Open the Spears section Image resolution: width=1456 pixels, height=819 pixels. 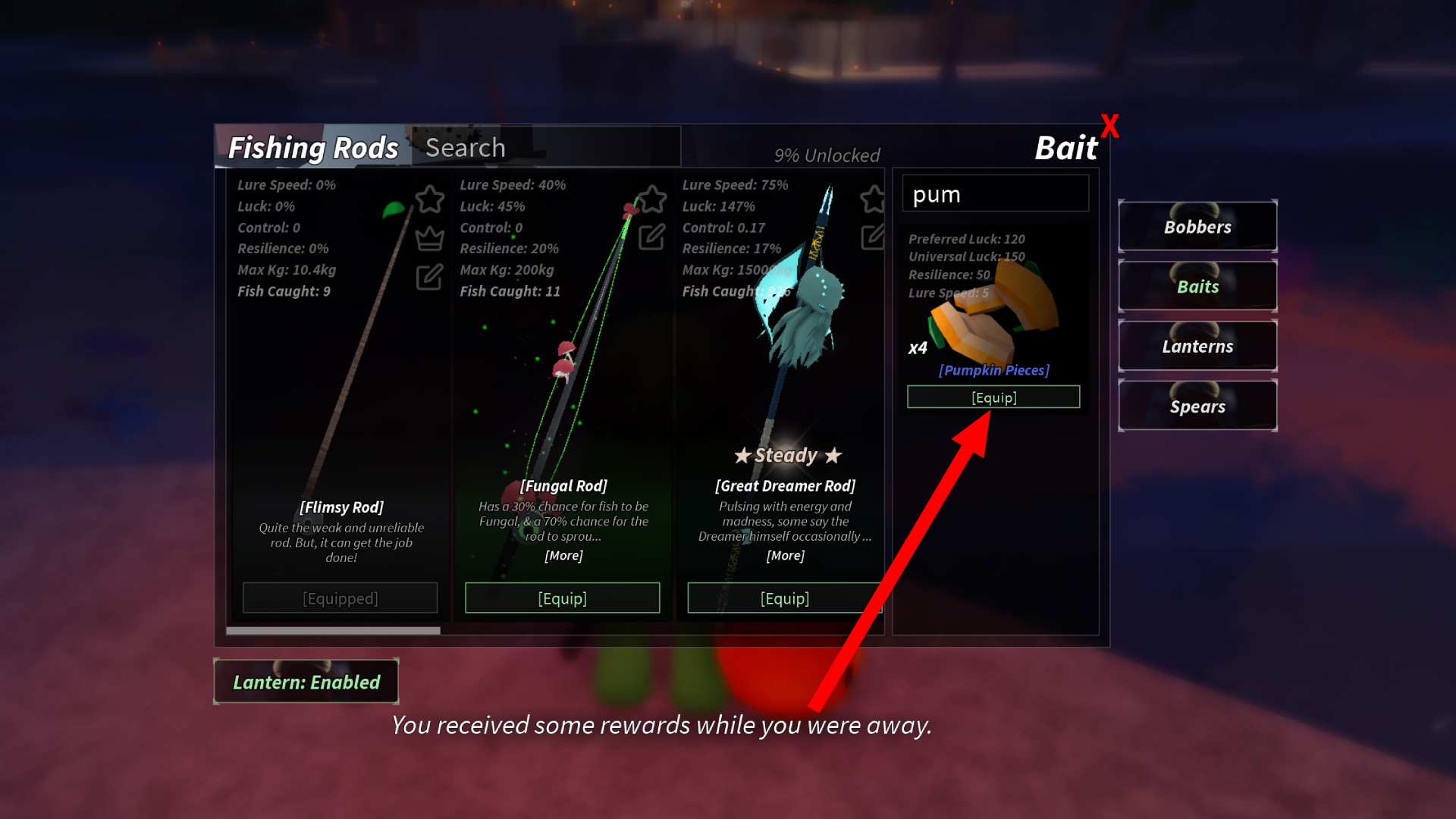pyautogui.click(x=1197, y=406)
